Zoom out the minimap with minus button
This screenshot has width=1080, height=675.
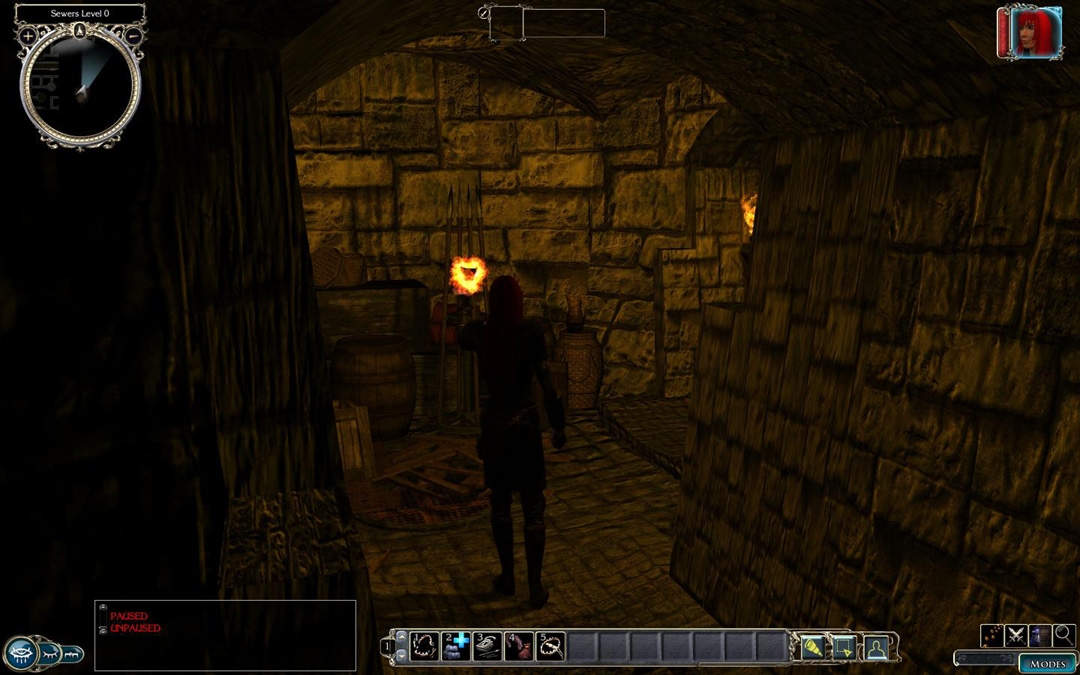tap(133, 36)
